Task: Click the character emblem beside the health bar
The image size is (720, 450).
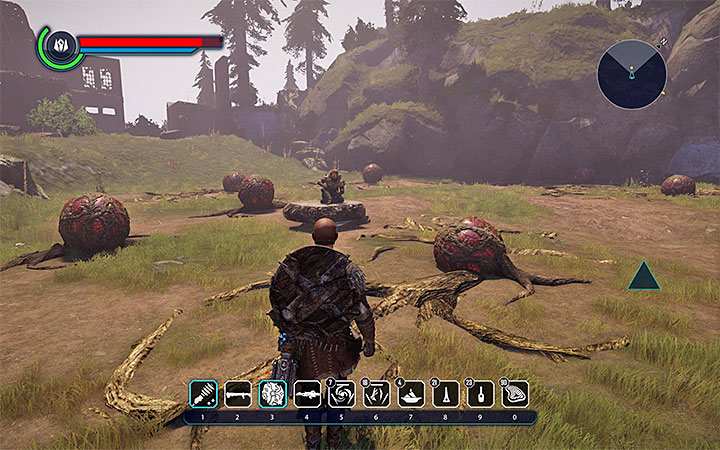Action: coord(59,45)
